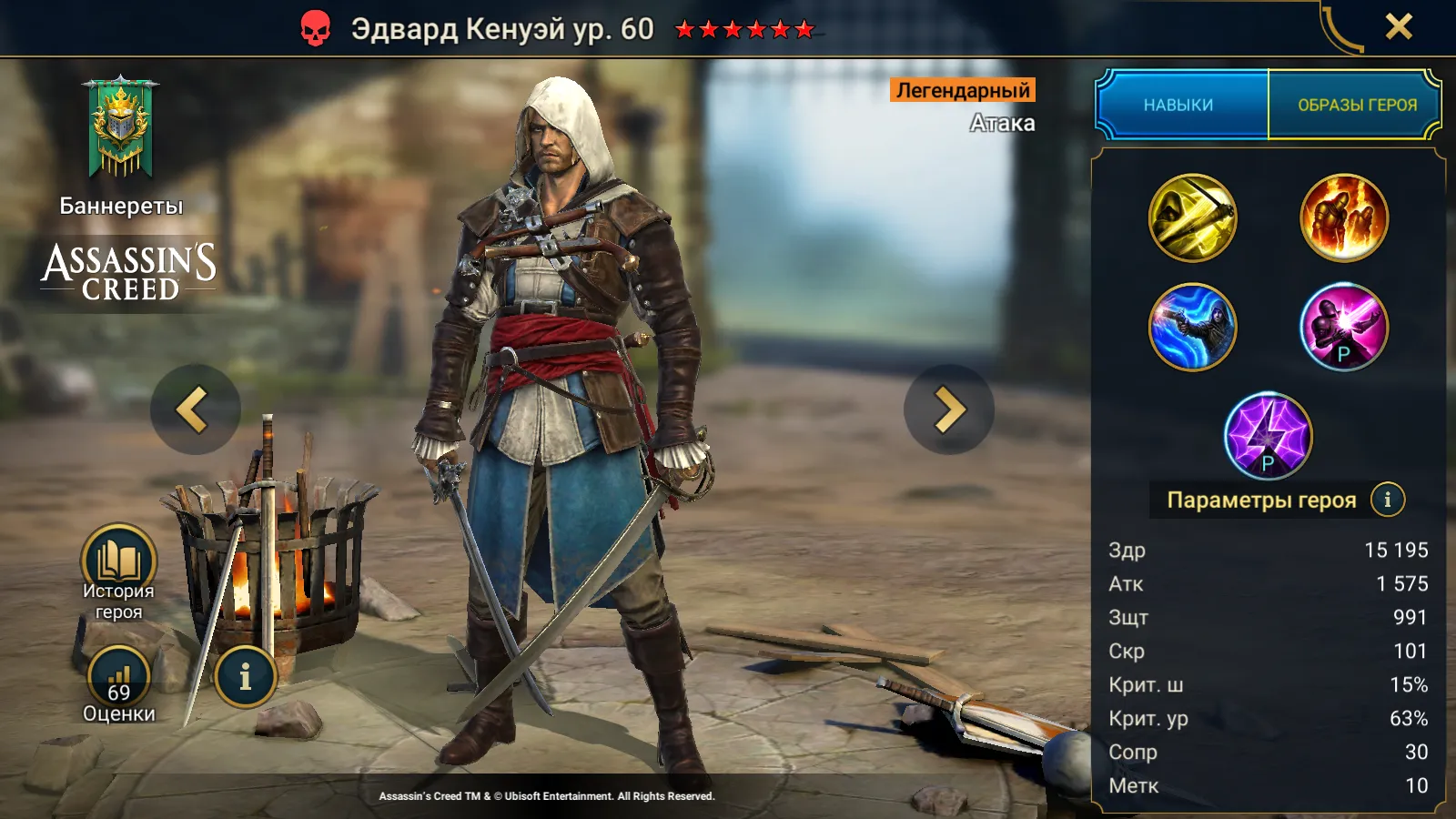Open info for Параметры героя

(1387, 500)
